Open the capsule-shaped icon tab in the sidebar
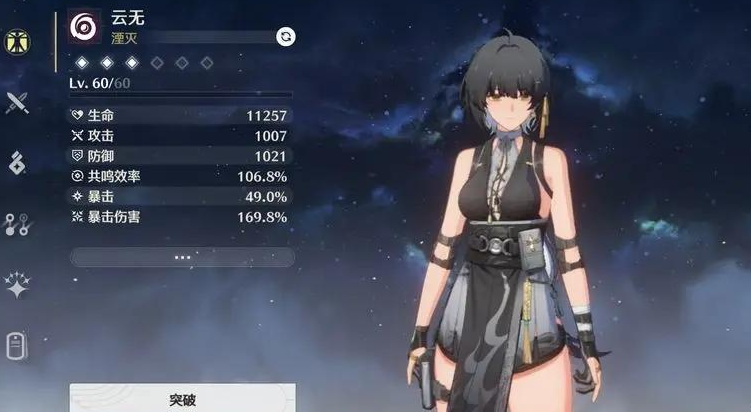This screenshot has width=751, height=412. (x=17, y=346)
